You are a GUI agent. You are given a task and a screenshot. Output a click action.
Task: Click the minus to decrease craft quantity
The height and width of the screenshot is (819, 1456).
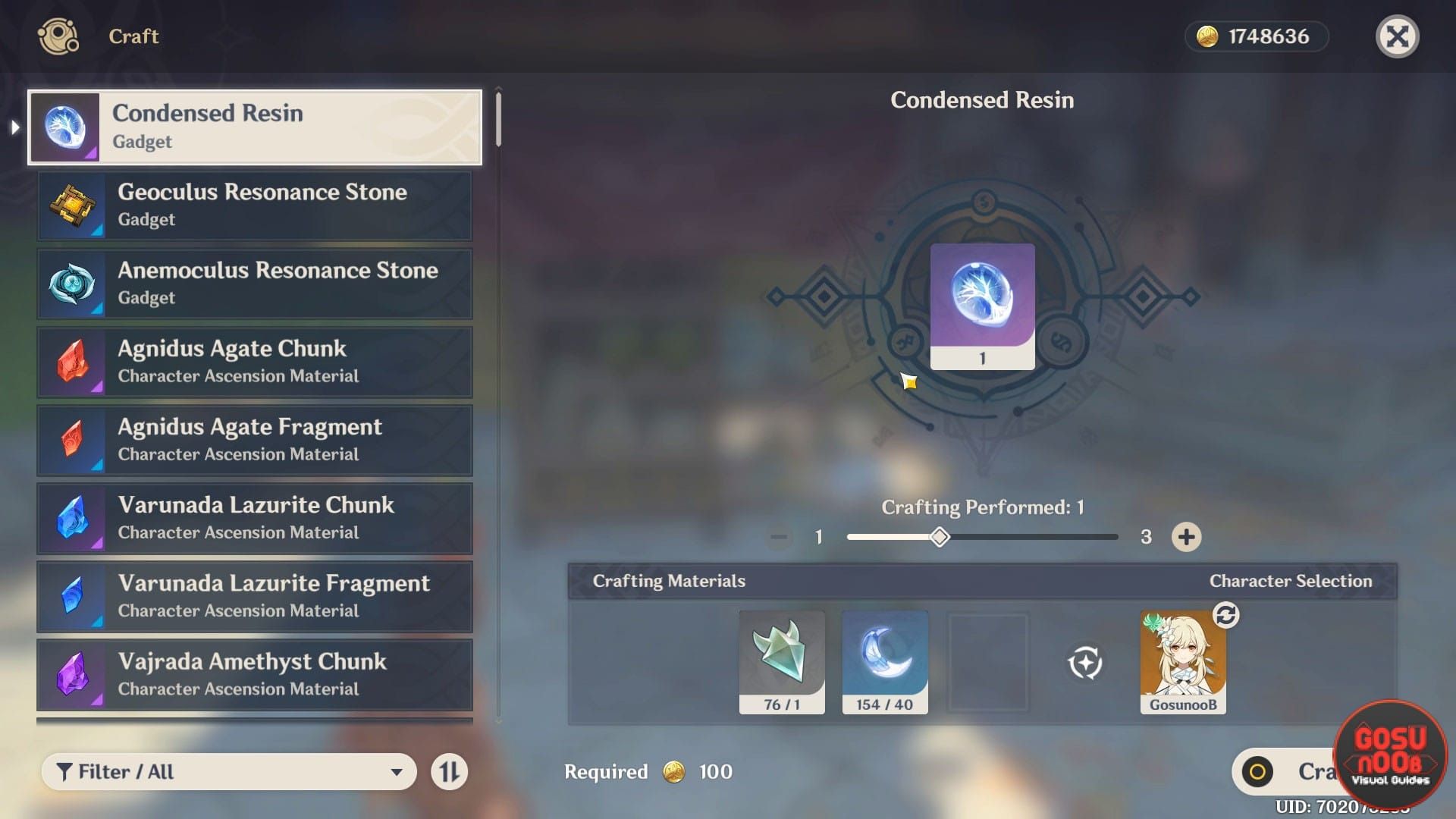click(x=778, y=536)
